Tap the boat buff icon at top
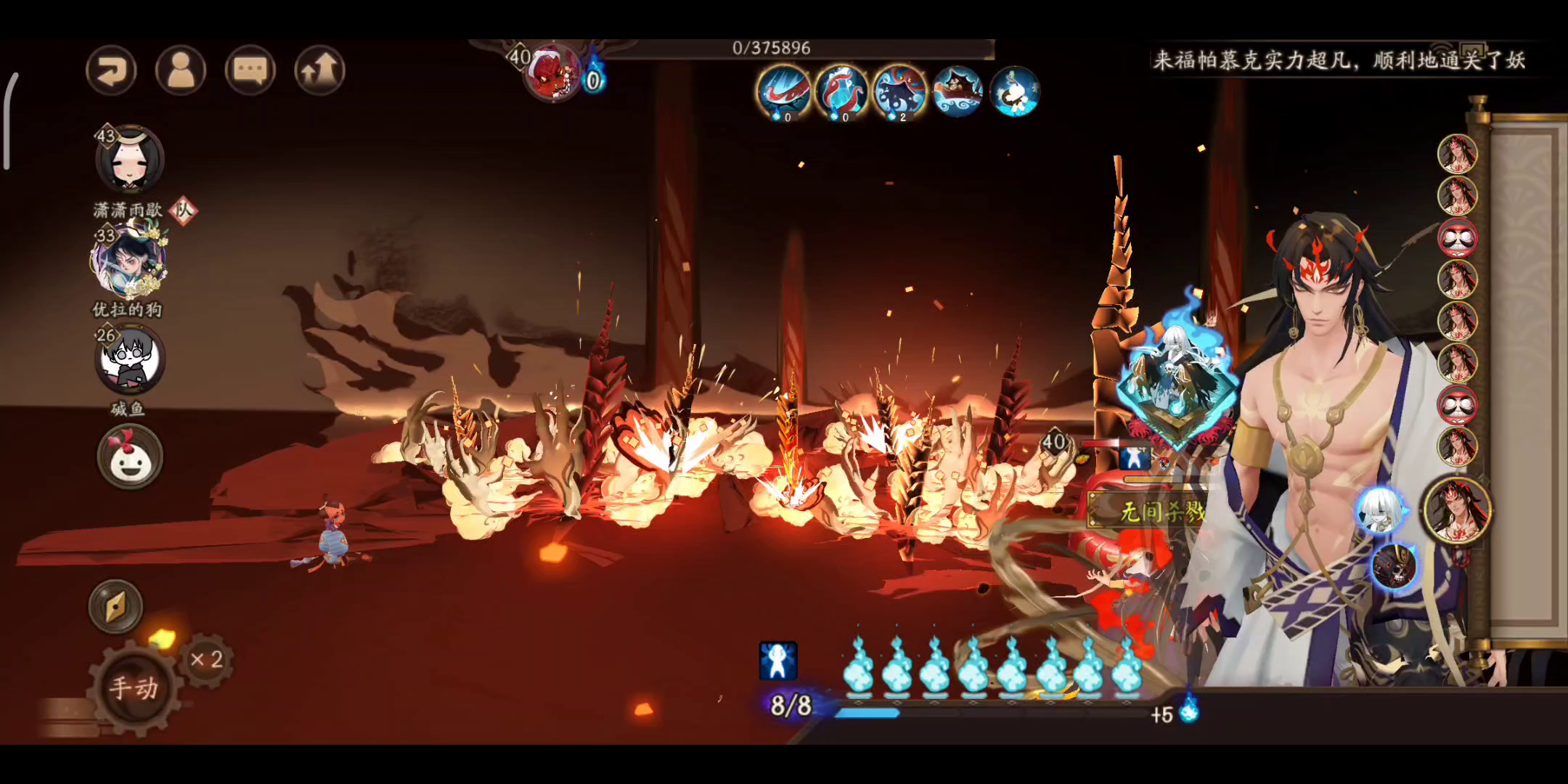Viewport: 1568px width, 784px height. point(957,91)
